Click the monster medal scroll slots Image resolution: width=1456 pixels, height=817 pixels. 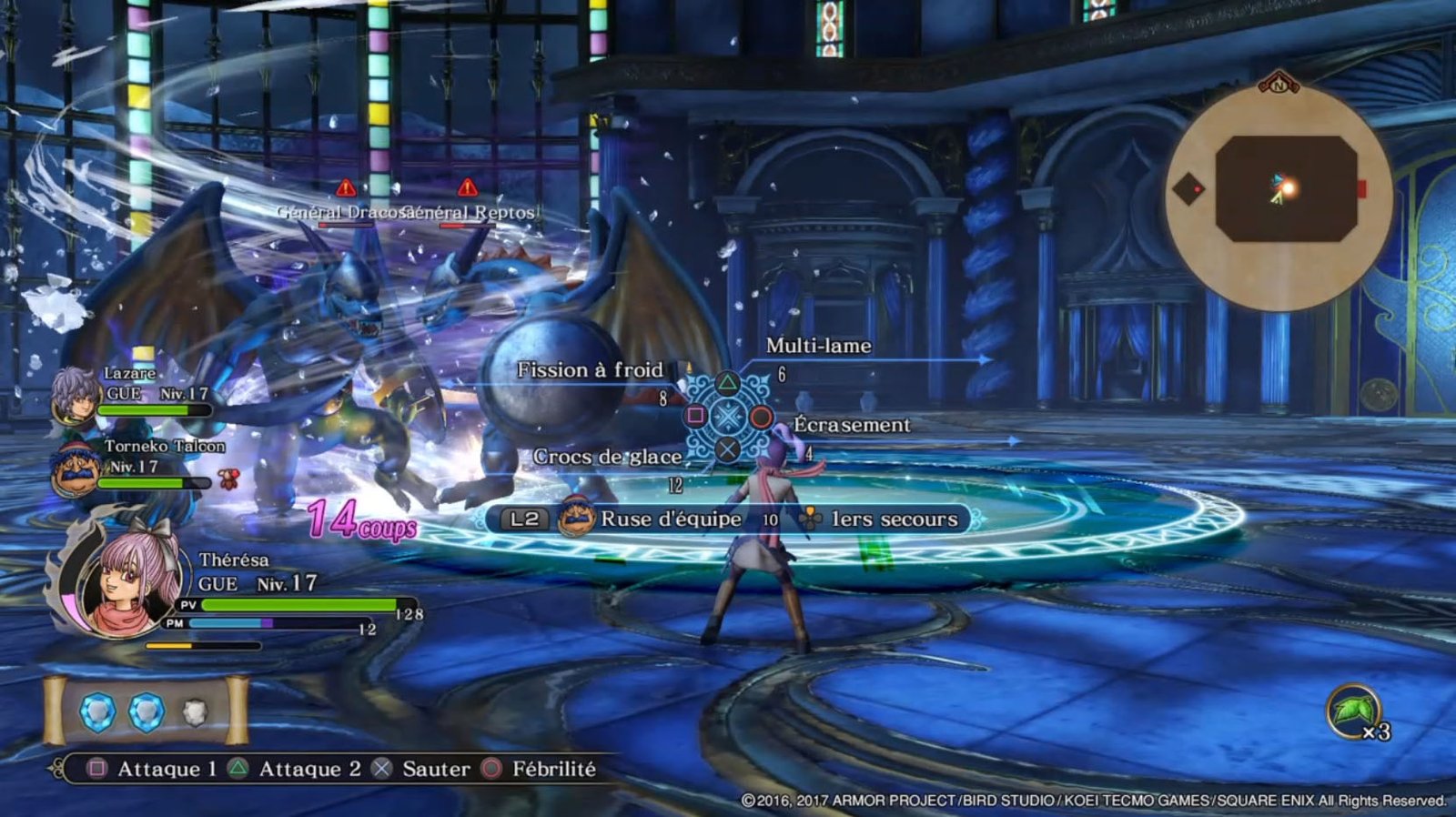146,712
